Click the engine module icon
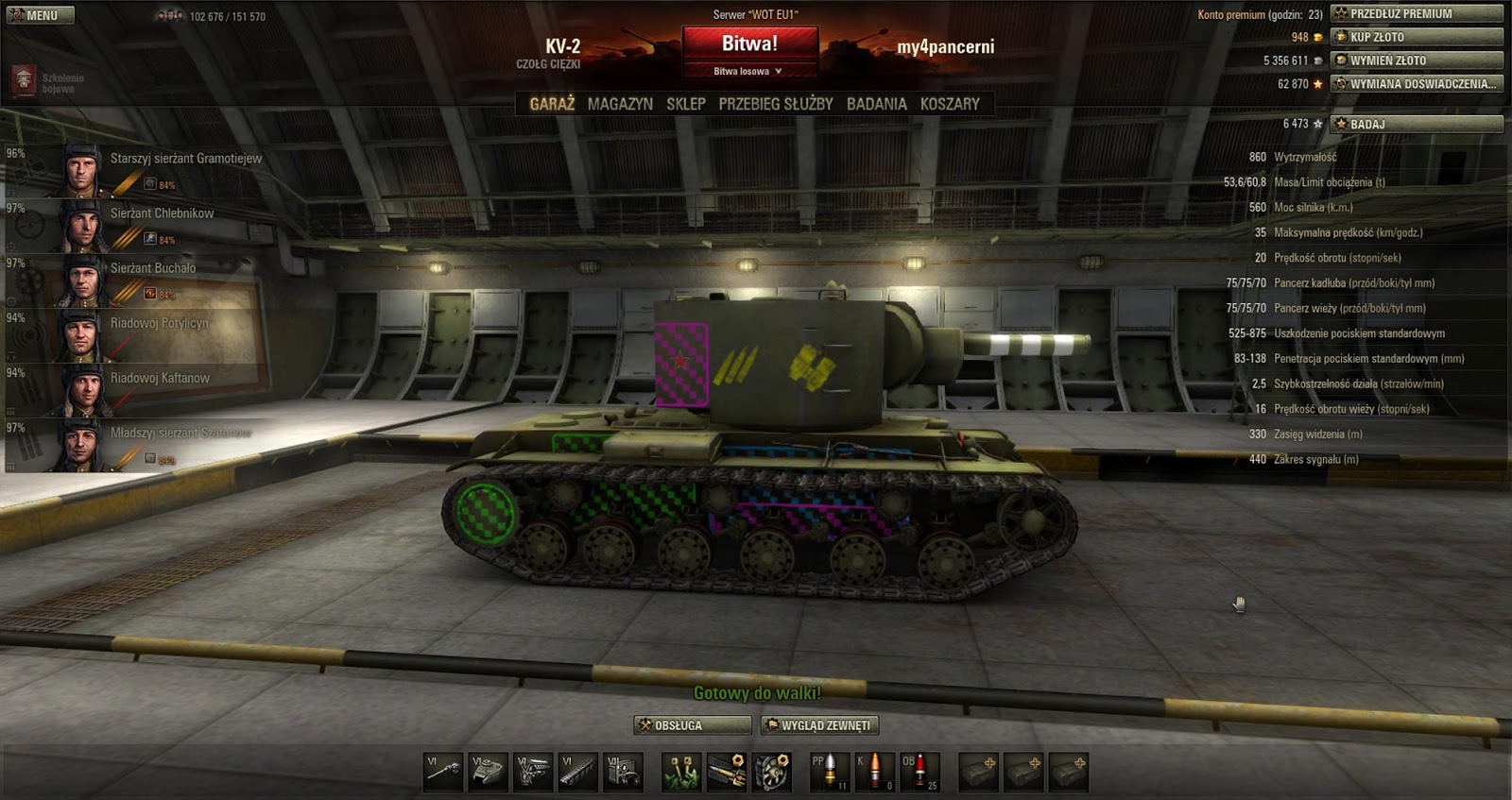Viewport: 1512px width, 800px height. tap(533, 772)
